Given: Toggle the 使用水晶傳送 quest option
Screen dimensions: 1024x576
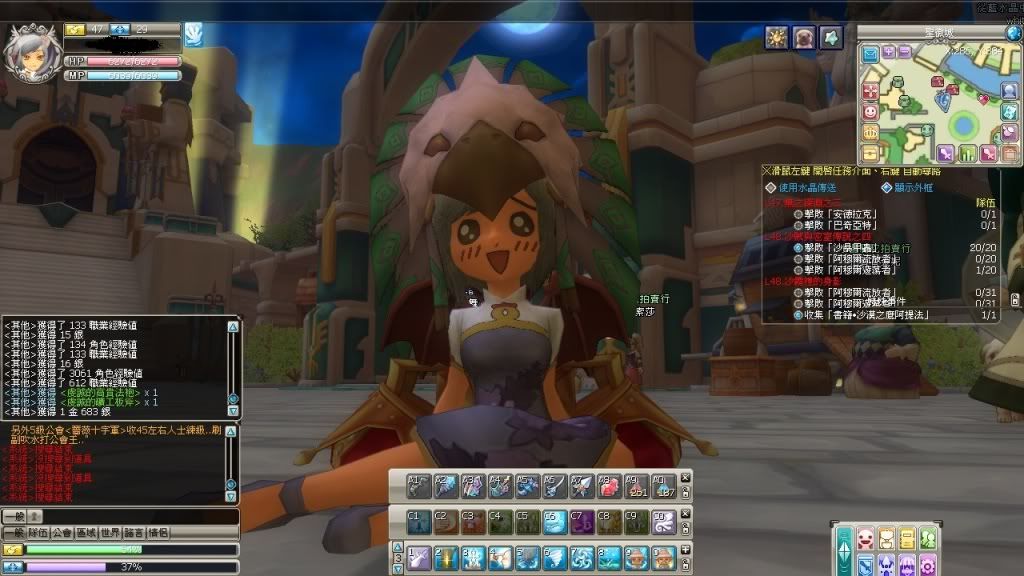Looking at the screenshot, I should pos(770,187).
